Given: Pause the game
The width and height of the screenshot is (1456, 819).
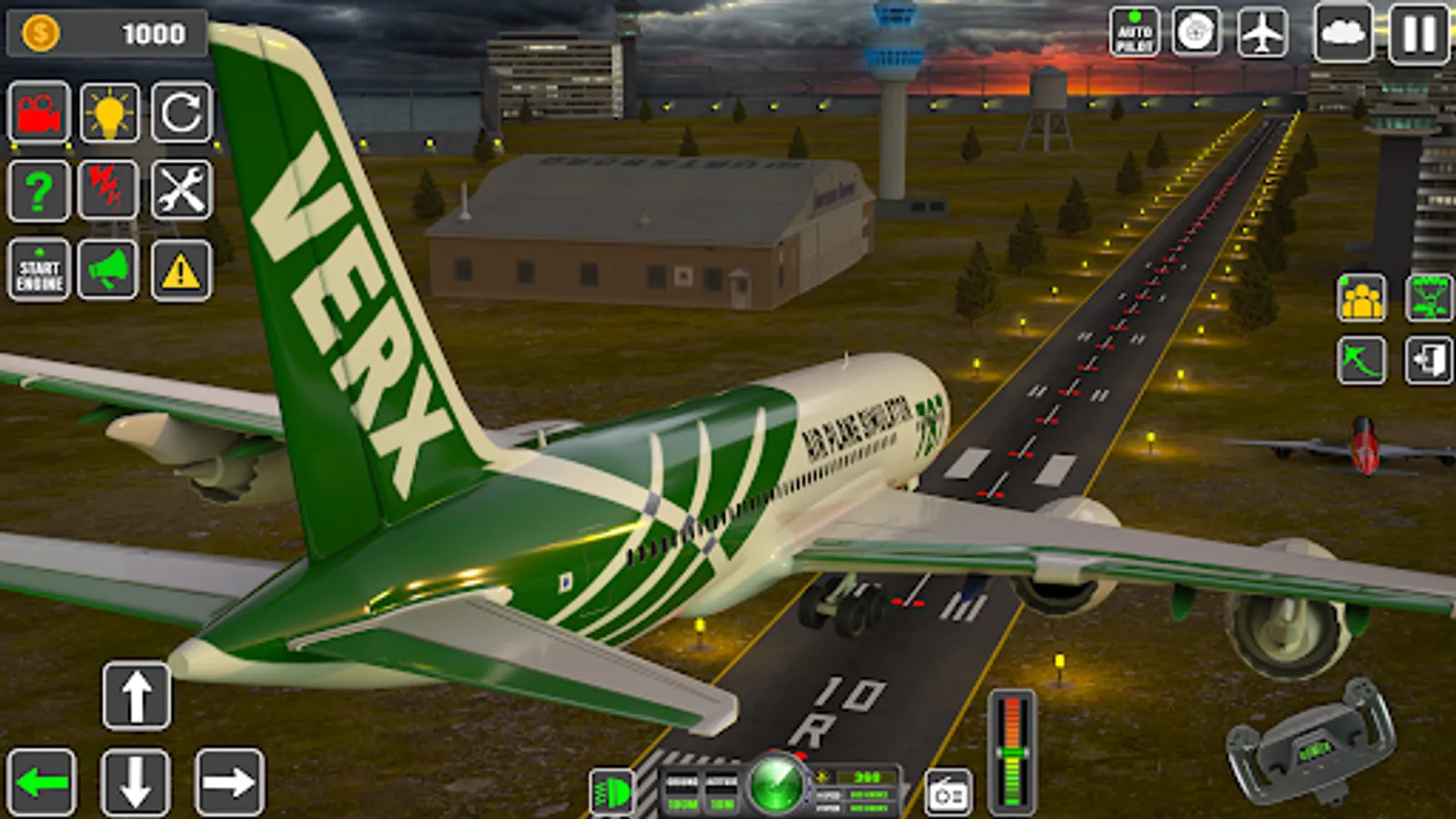Looking at the screenshot, I should pos(1418,33).
